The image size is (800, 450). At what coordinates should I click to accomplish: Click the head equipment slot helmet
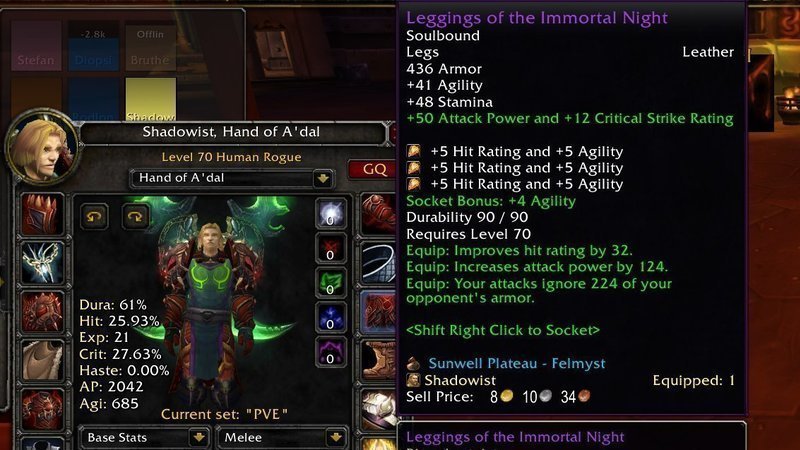click(43, 214)
